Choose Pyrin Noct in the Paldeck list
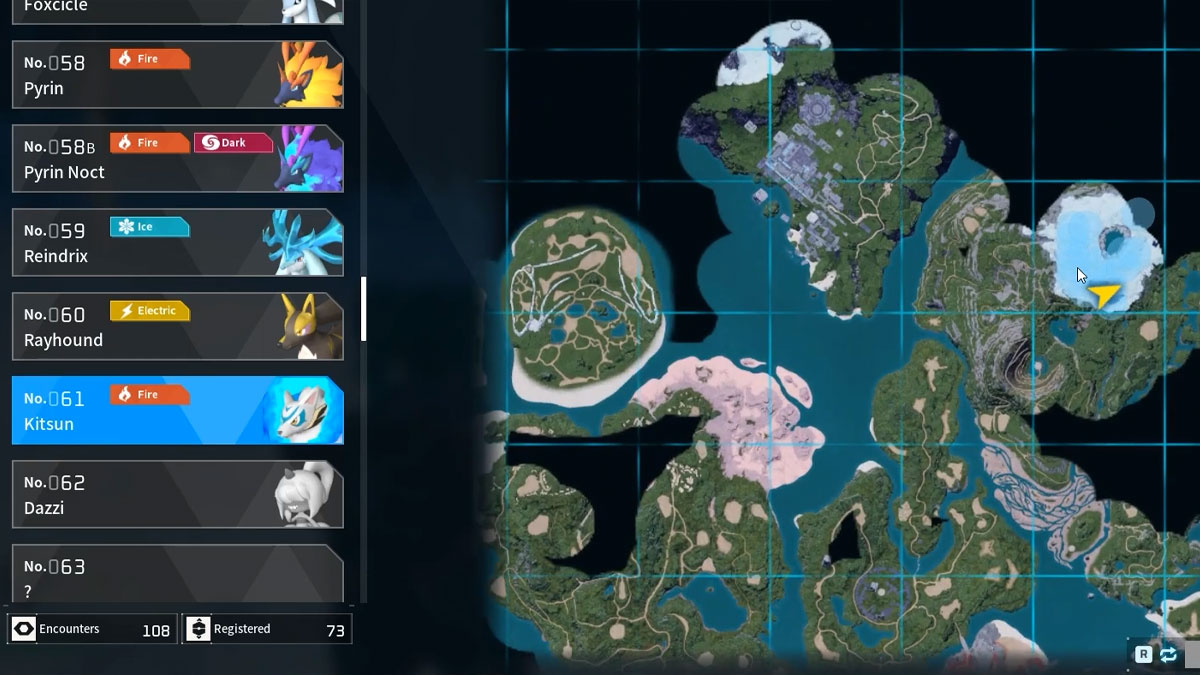 point(177,159)
